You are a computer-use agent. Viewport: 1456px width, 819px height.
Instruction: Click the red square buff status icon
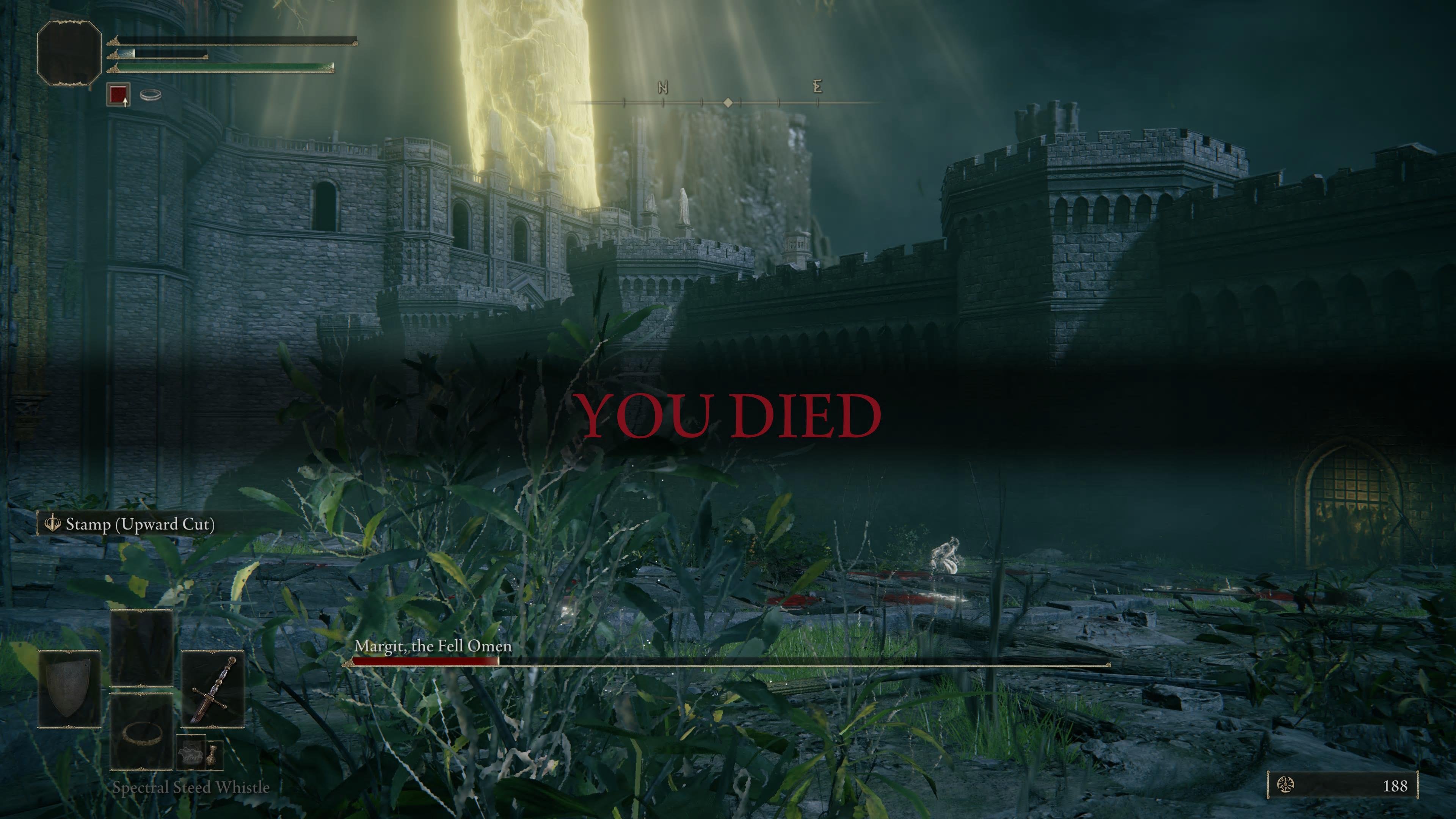point(118,94)
